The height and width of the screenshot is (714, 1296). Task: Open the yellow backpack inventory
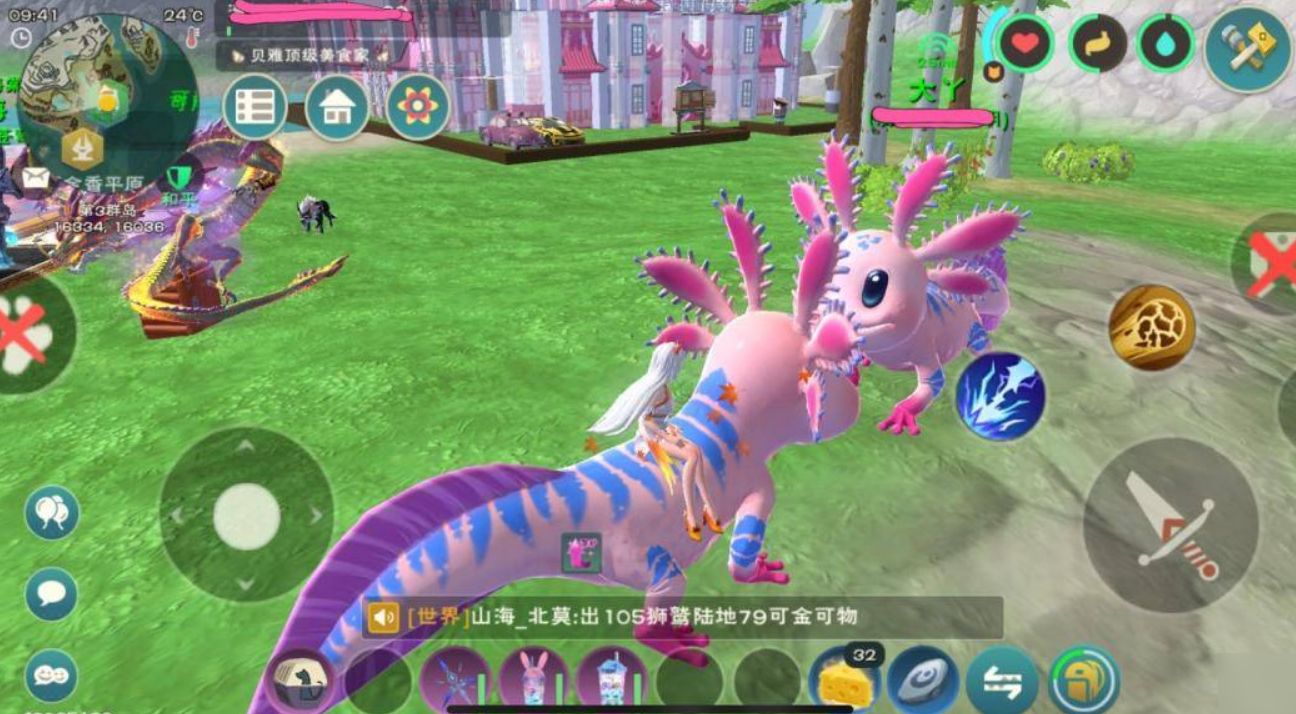[1084, 682]
